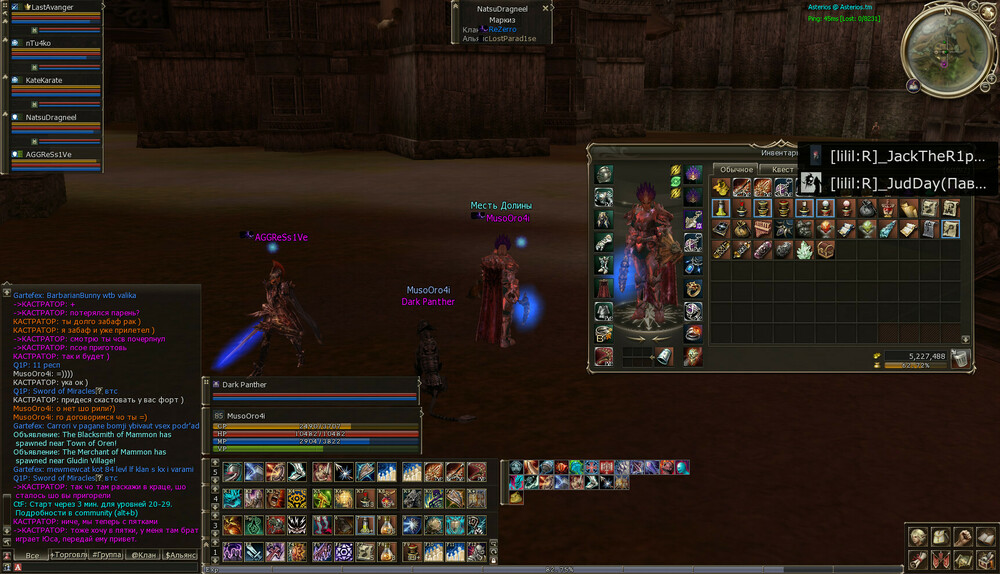Click the helmet equipment slot
Image resolution: width=1000 pixels, height=574 pixels.
pyautogui.click(x=604, y=174)
